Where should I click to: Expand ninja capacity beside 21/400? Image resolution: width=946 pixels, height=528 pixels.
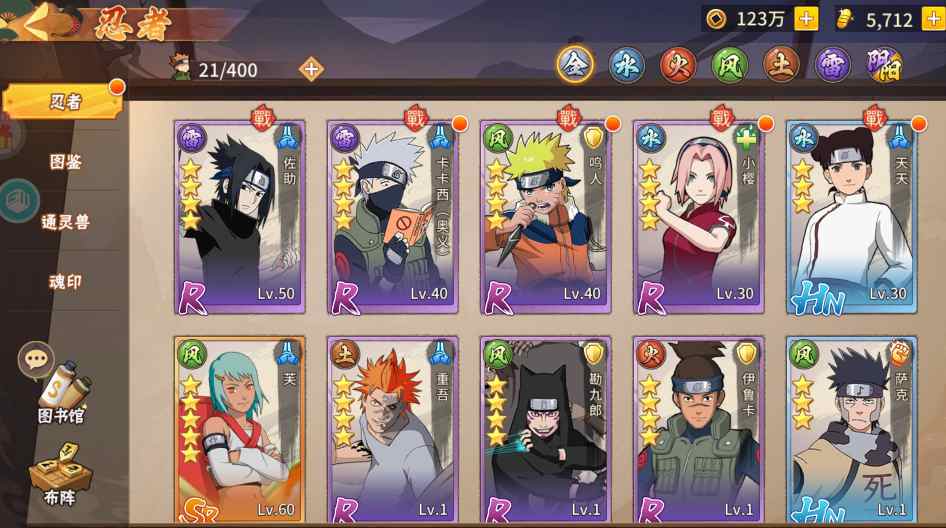coord(311,69)
